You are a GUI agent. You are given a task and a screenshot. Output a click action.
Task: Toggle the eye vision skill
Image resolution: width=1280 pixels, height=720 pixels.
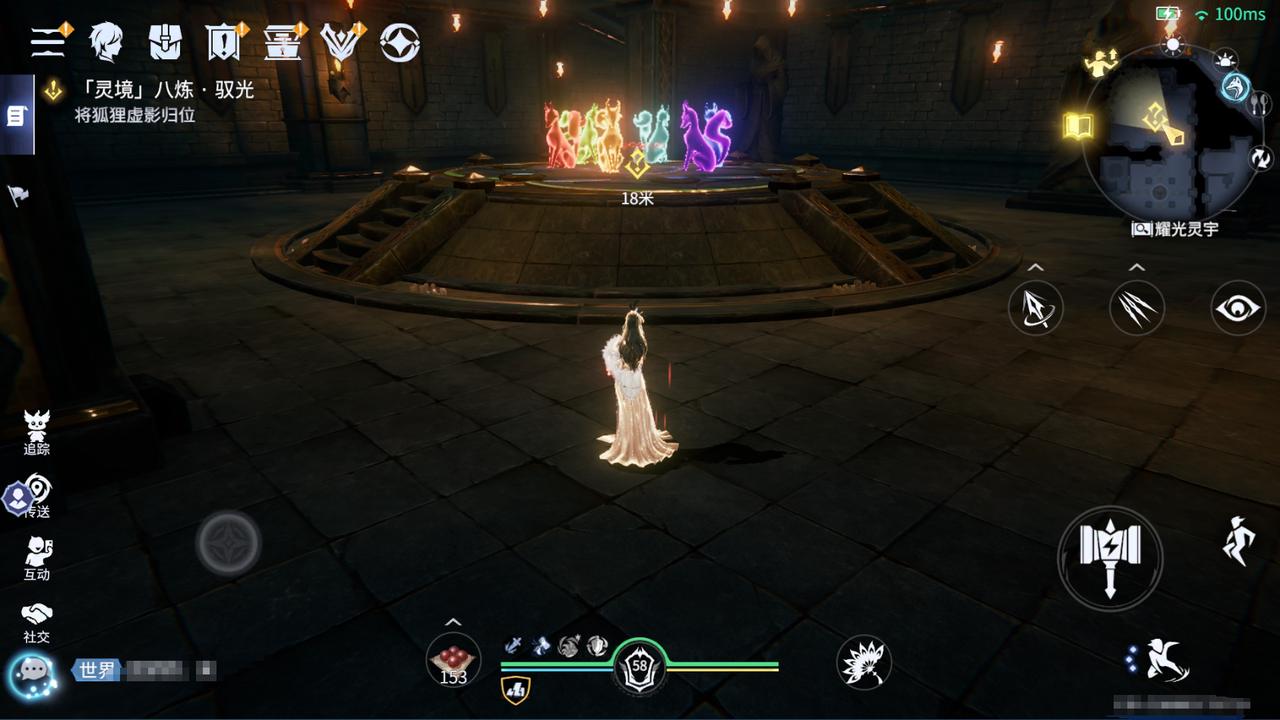click(1238, 308)
